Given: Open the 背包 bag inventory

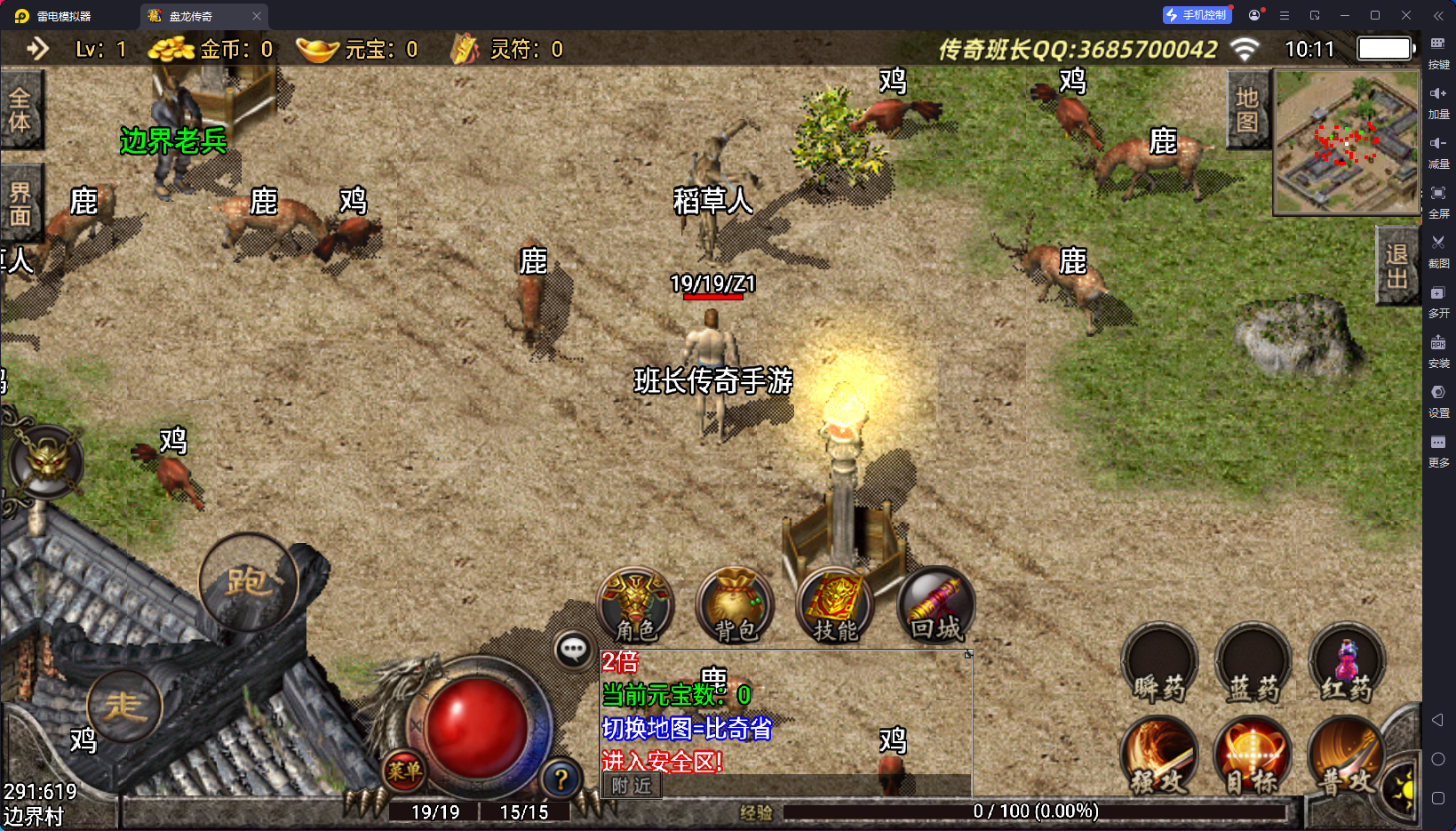Looking at the screenshot, I should [736, 605].
